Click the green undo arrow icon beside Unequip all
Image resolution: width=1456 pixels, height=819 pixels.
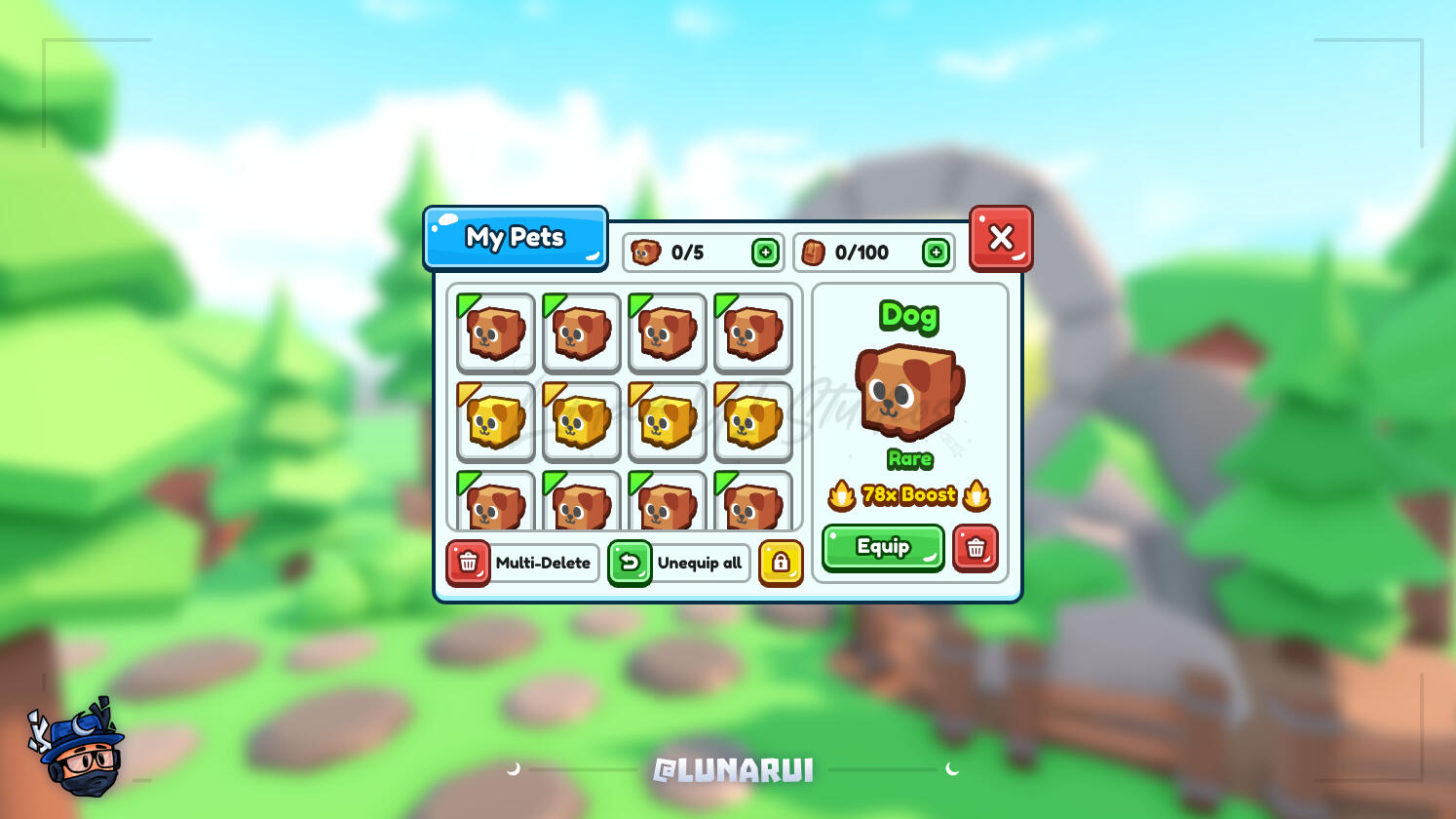[x=630, y=564]
